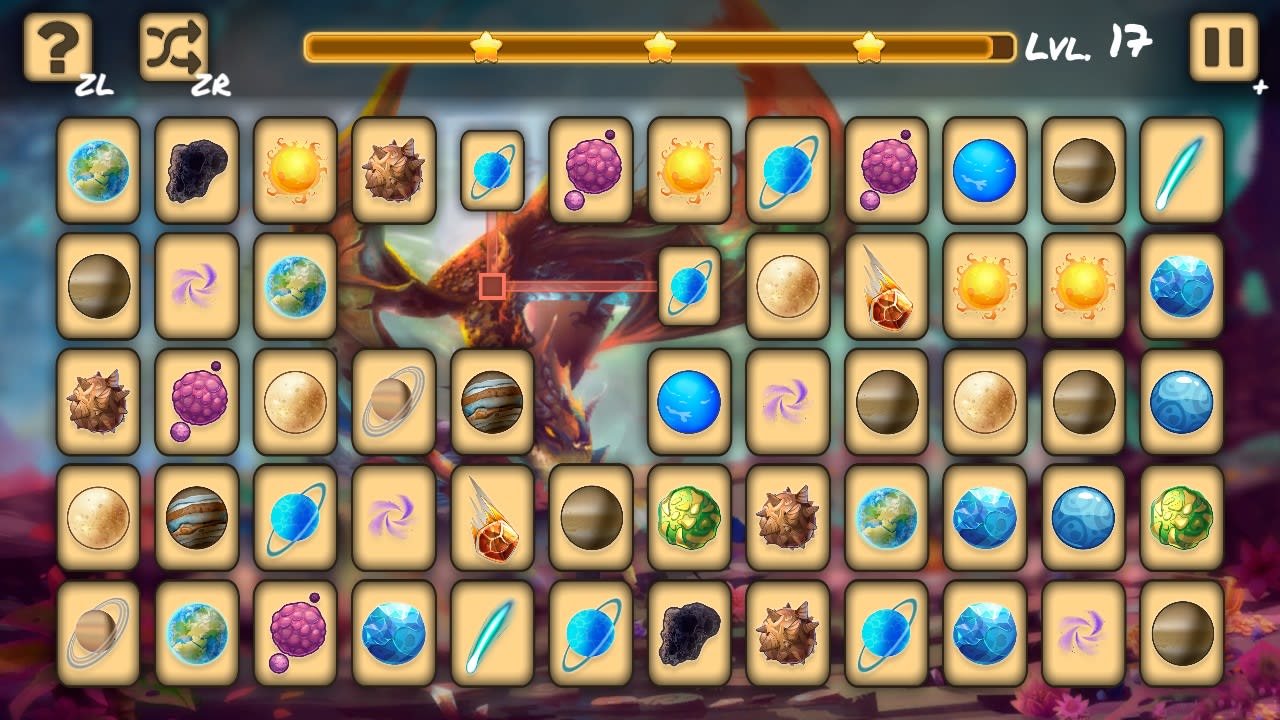This screenshot has height=720, width=1280.
Task: Open the hint question mark button
Action: [x=55, y=45]
